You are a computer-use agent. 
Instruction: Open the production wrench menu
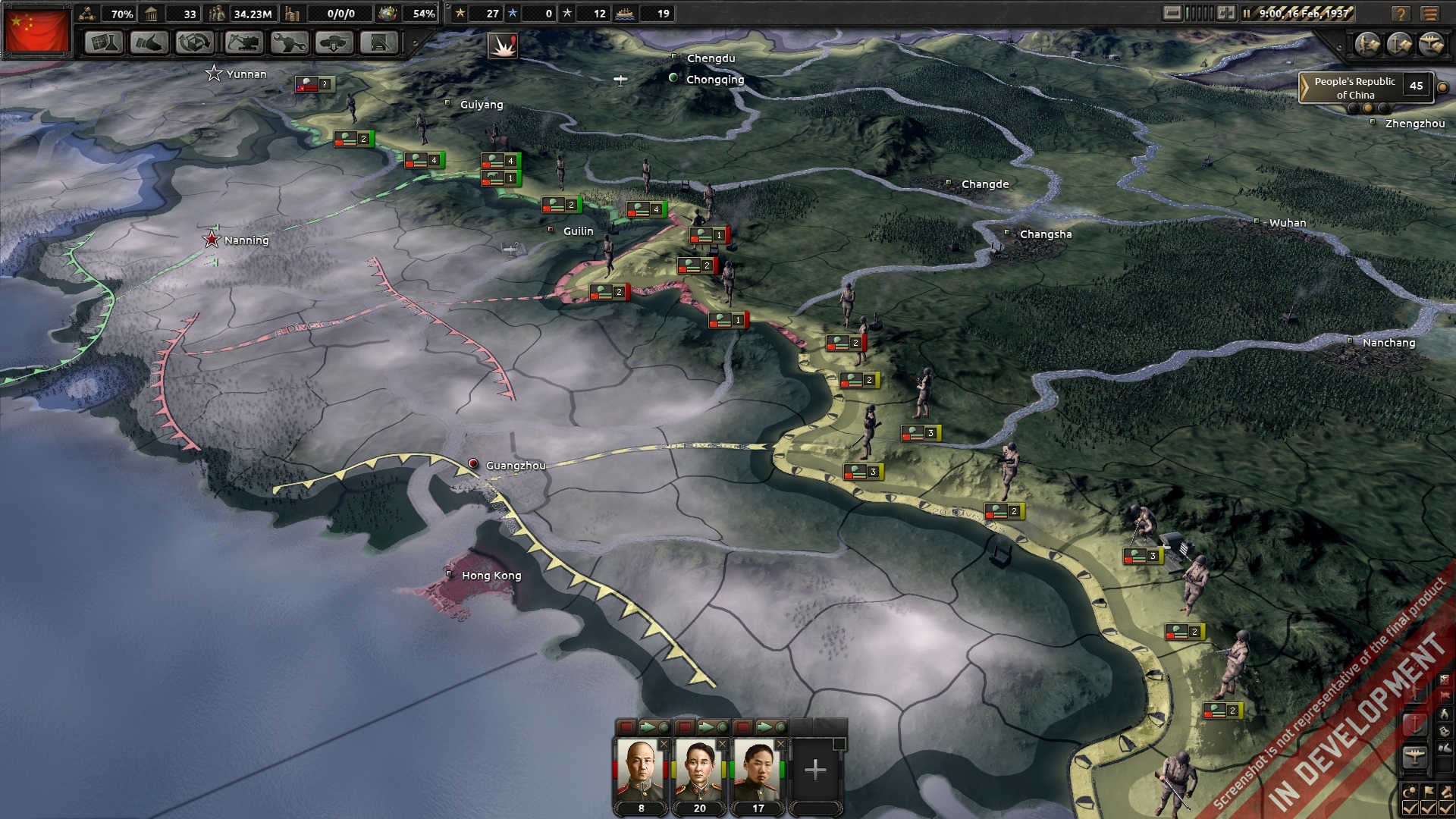click(x=289, y=43)
